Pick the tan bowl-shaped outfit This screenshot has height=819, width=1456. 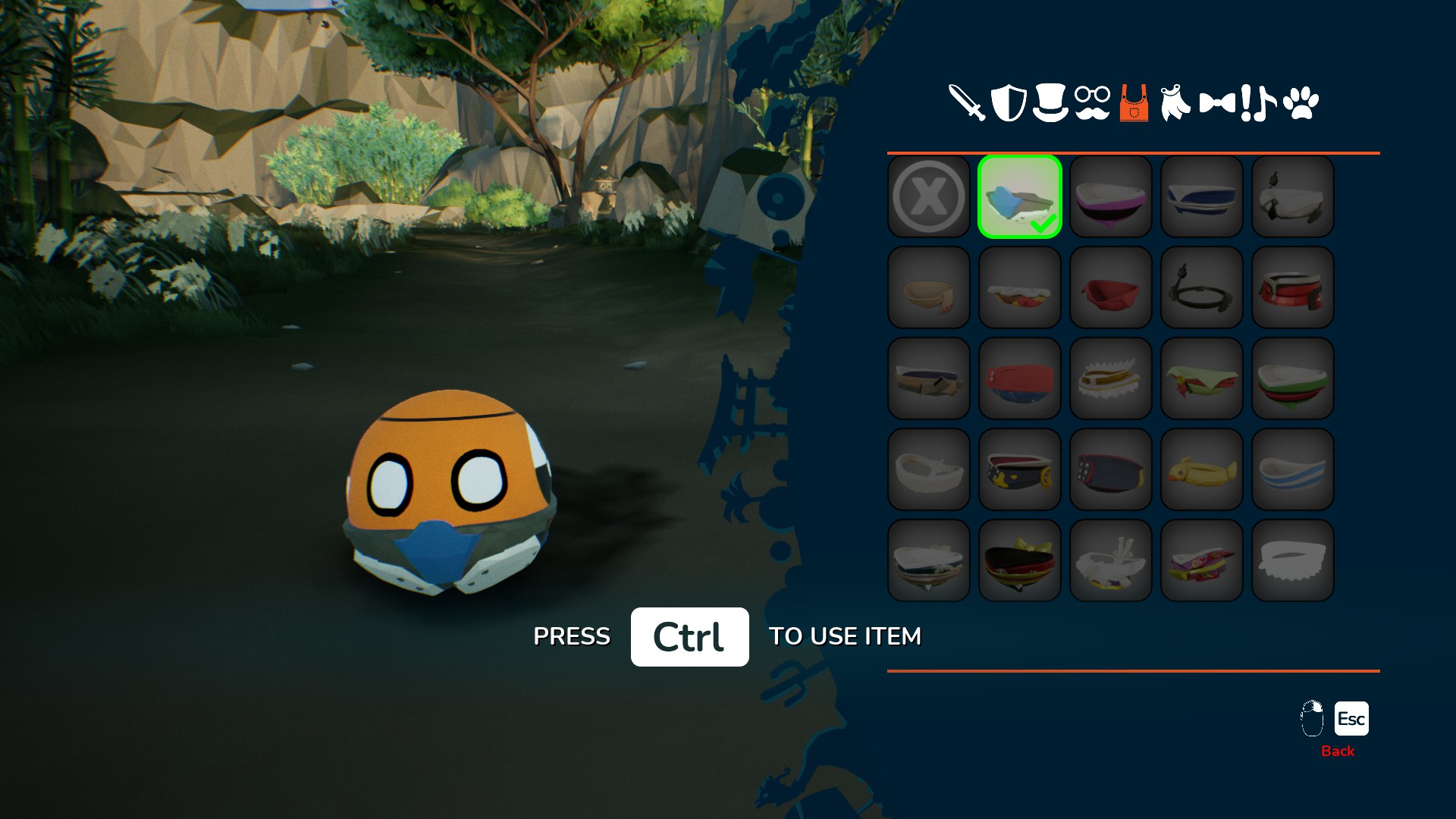point(929,287)
